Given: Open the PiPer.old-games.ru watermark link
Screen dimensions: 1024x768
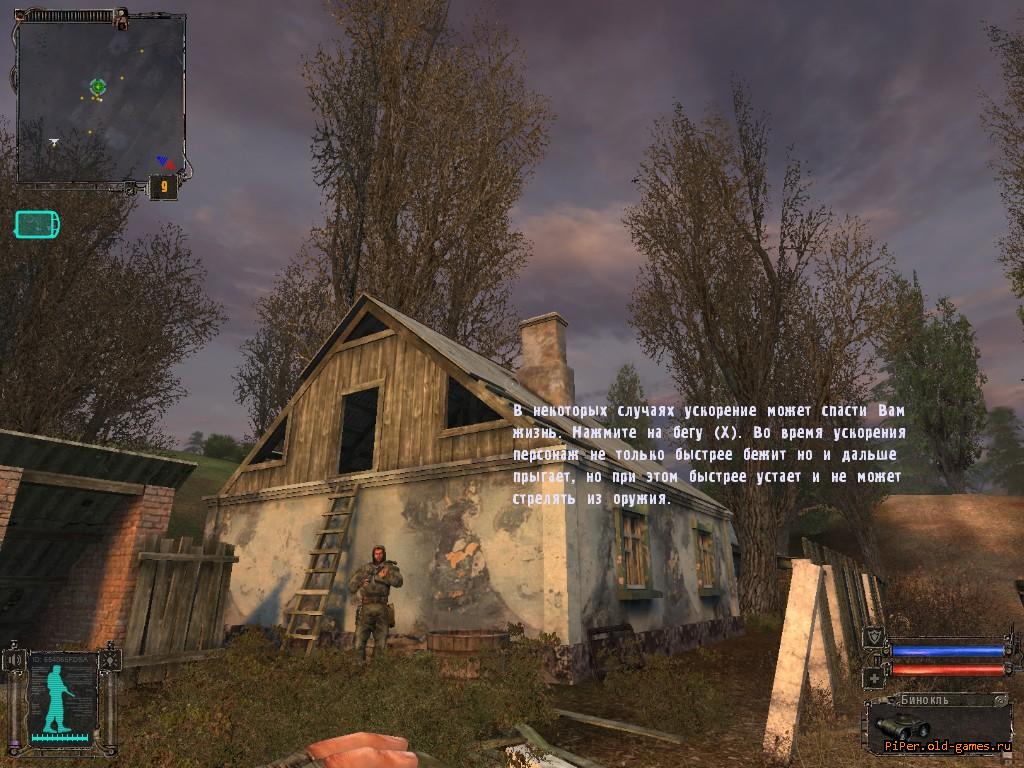Looking at the screenshot, I should [948, 745].
